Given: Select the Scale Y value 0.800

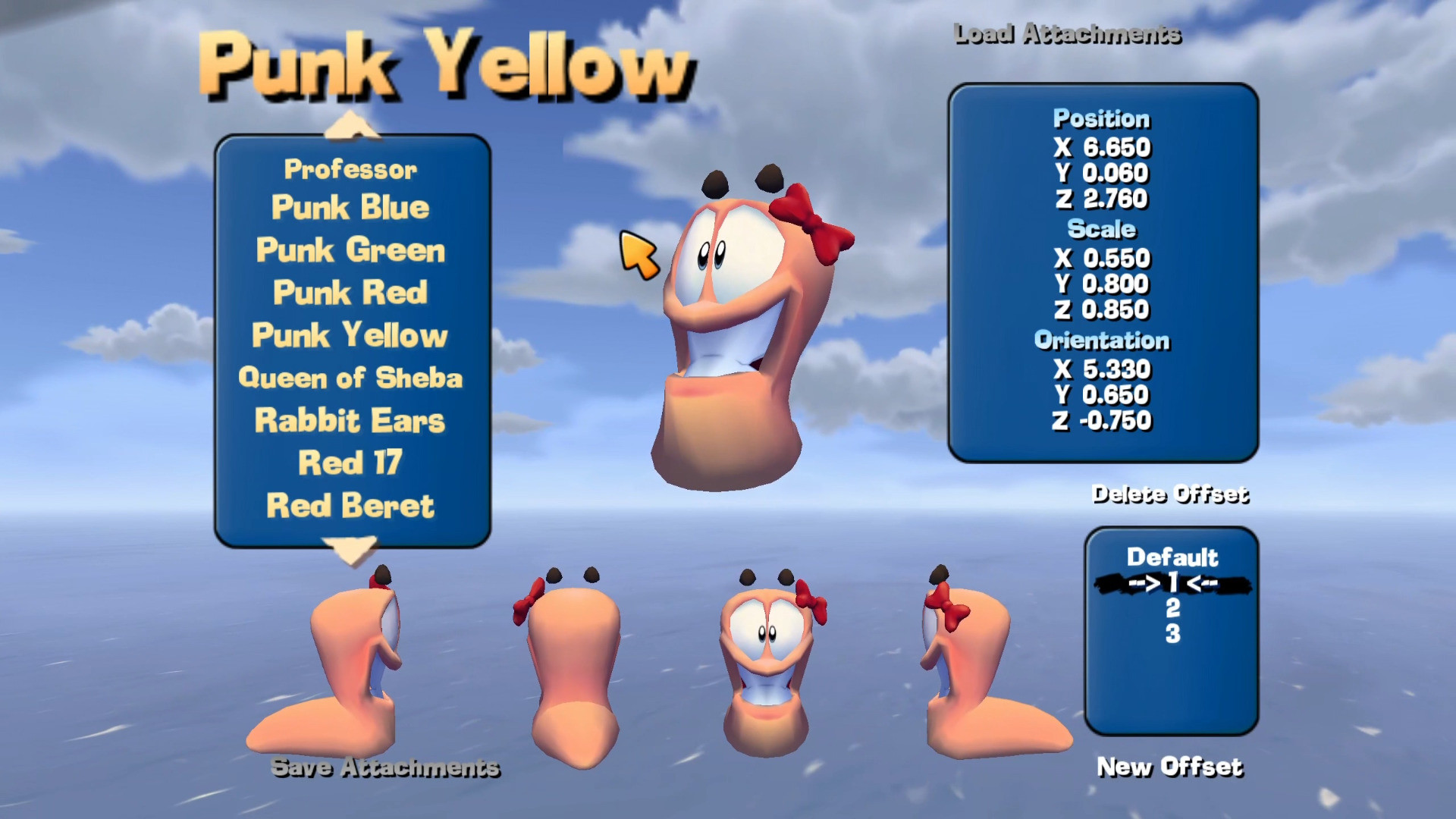Looking at the screenshot, I should 1115,284.
